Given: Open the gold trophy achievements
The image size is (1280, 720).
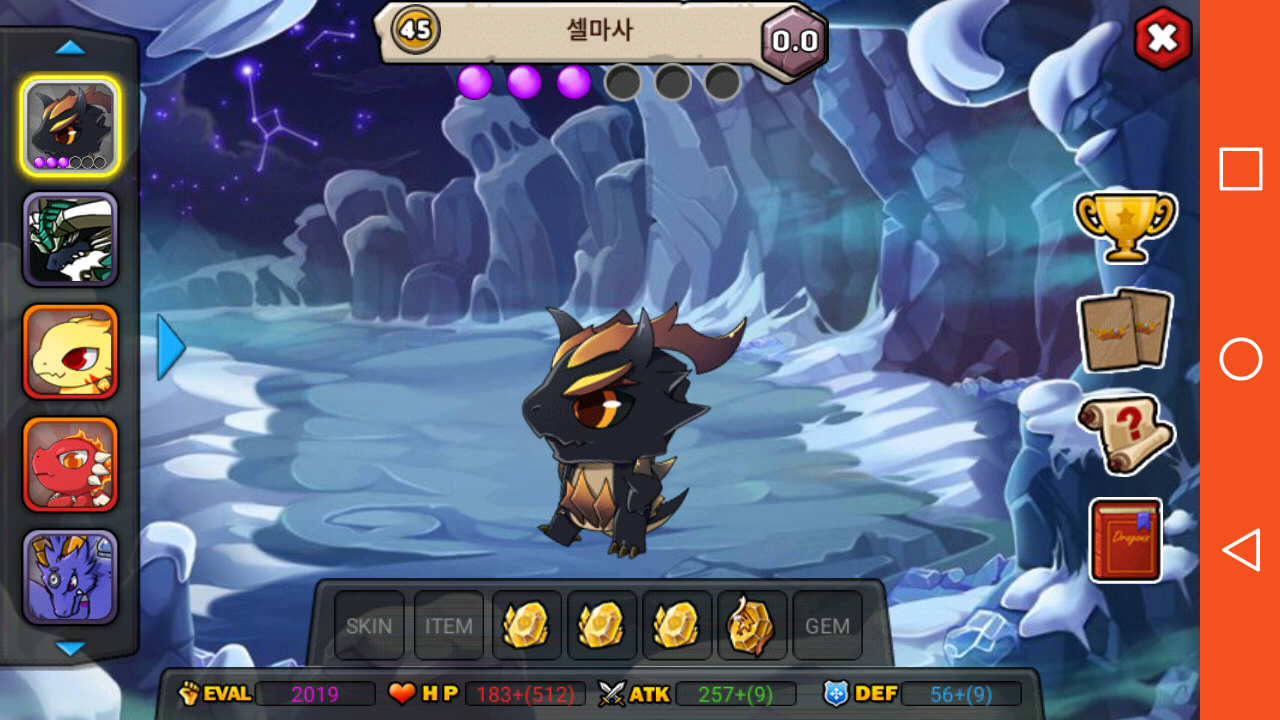Looking at the screenshot, I should (1125, 227).
